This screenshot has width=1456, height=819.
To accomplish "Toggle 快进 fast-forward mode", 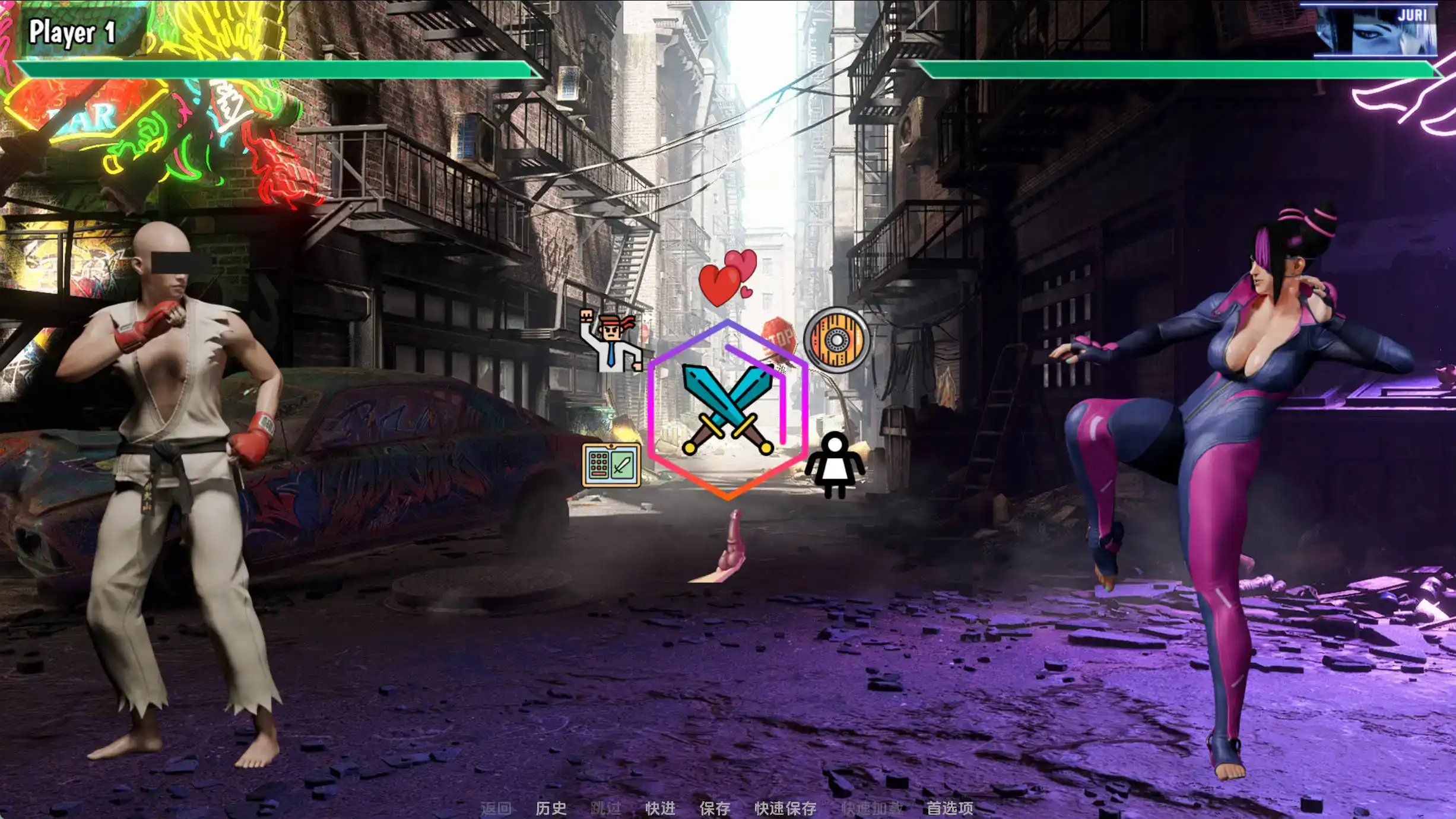I will (662, 808).
